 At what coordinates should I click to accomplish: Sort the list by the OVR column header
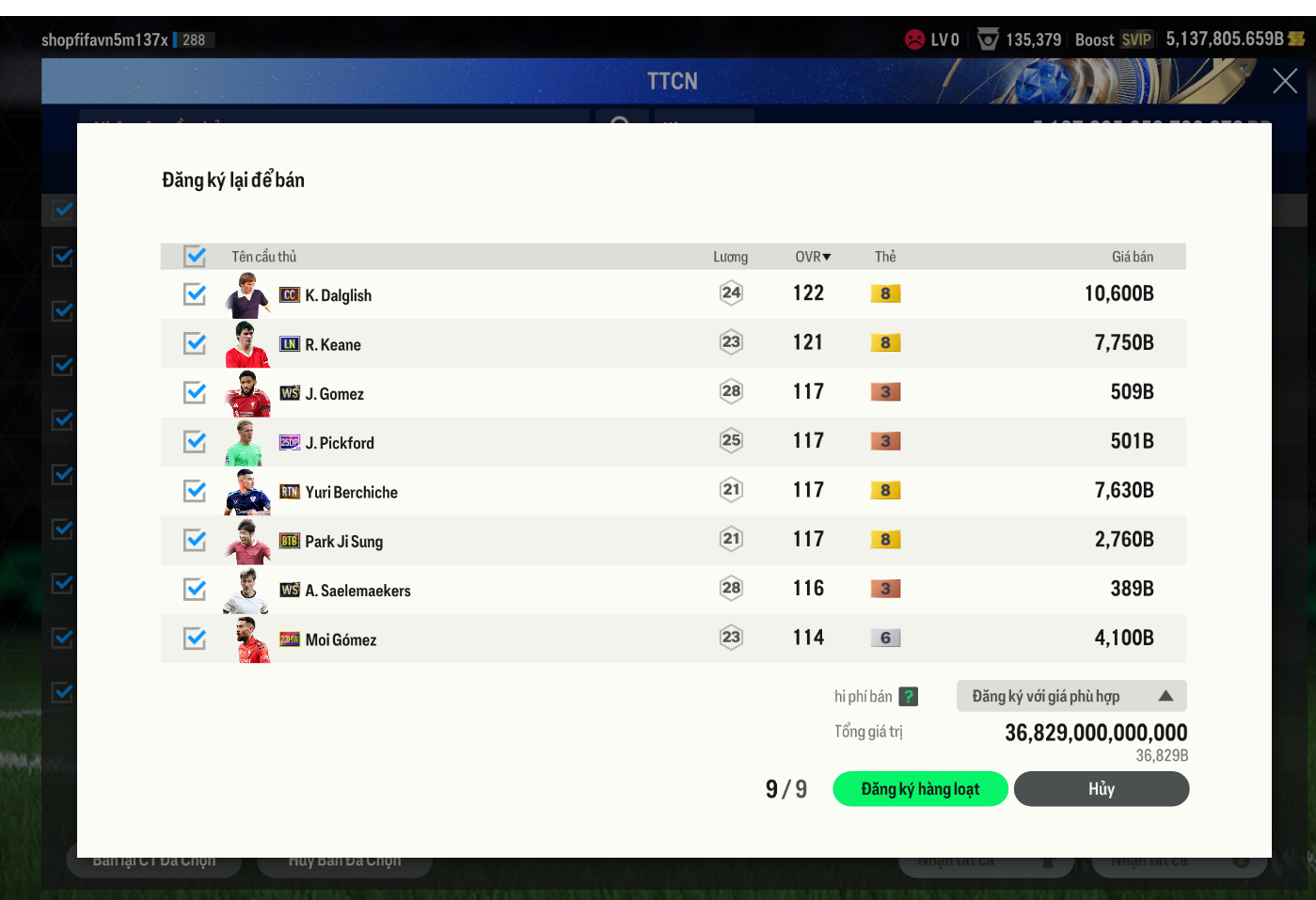click(x=813, y=257)
